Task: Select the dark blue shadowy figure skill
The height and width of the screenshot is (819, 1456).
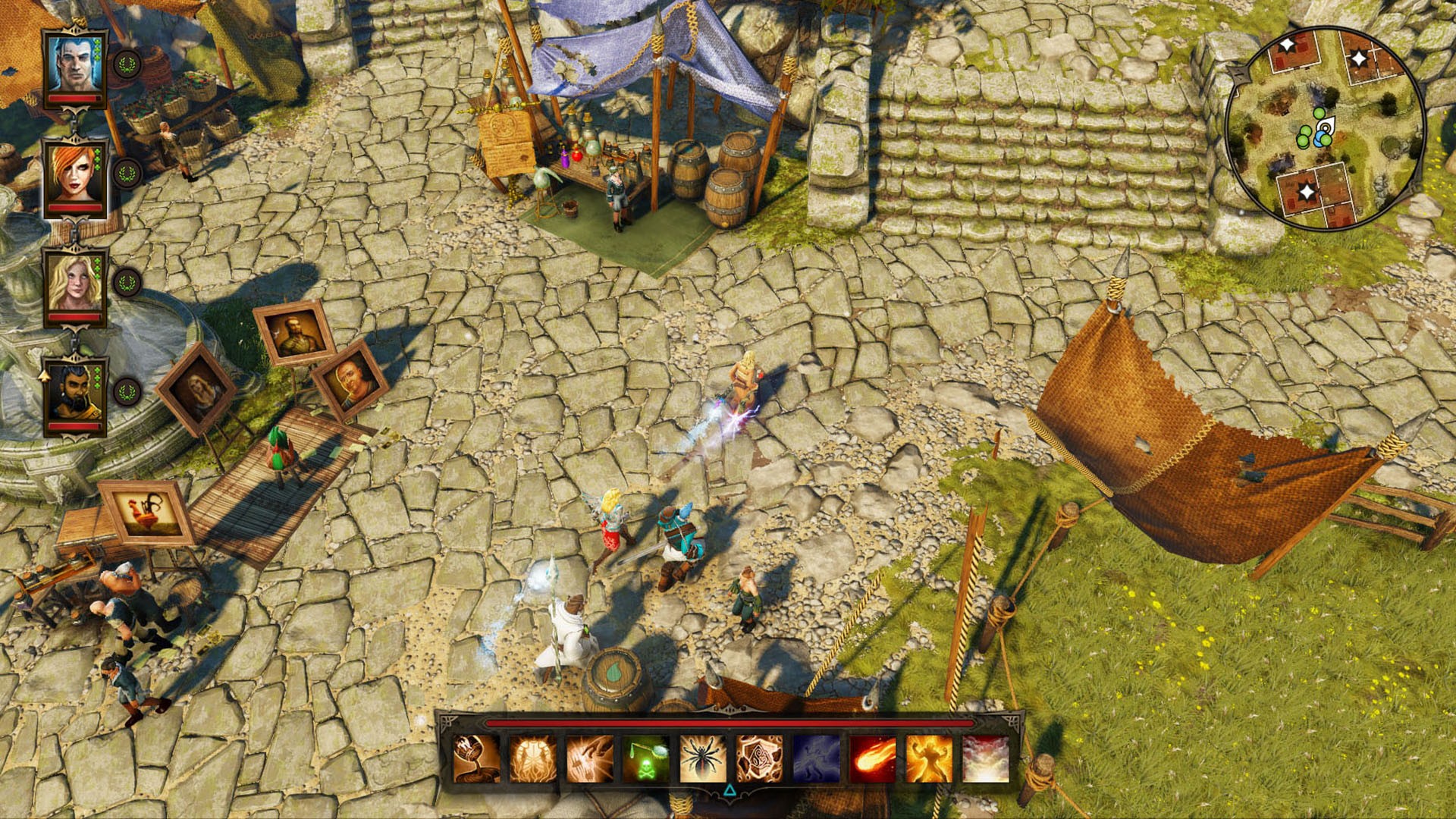Action: coord(816,758)
